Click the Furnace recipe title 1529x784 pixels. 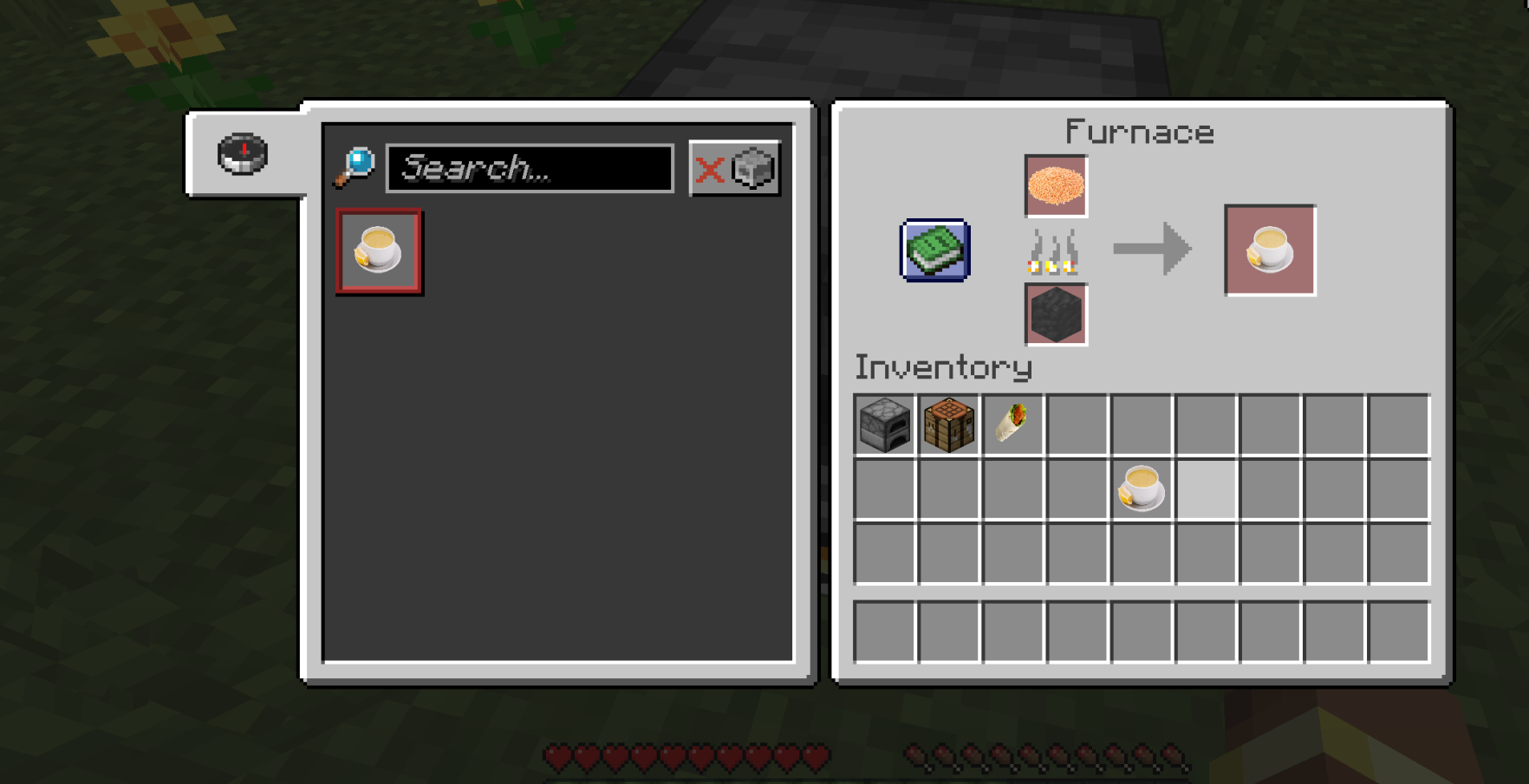point(1139,132)
